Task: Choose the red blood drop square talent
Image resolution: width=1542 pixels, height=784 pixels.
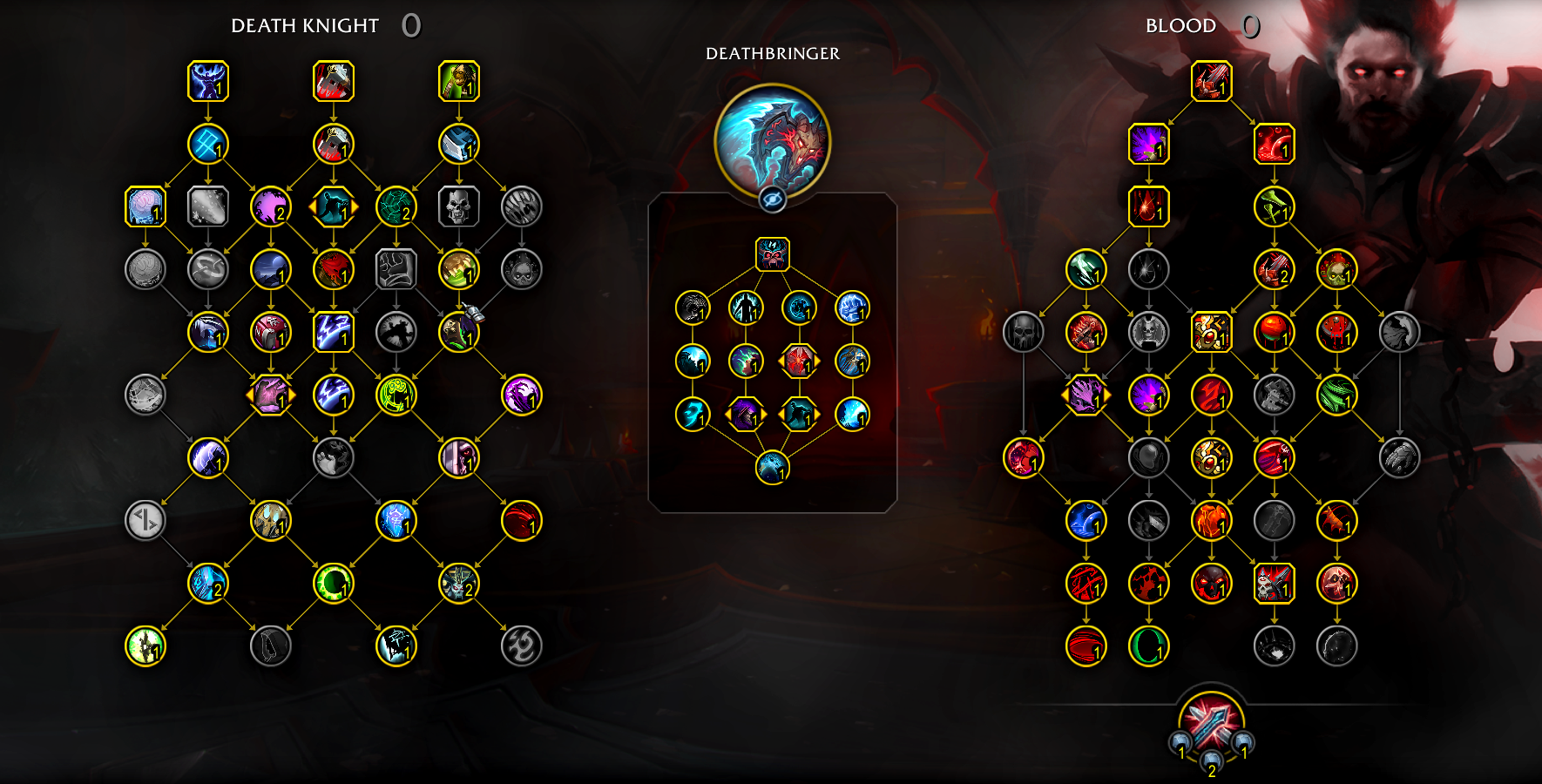Action: tap(1148, 206)
